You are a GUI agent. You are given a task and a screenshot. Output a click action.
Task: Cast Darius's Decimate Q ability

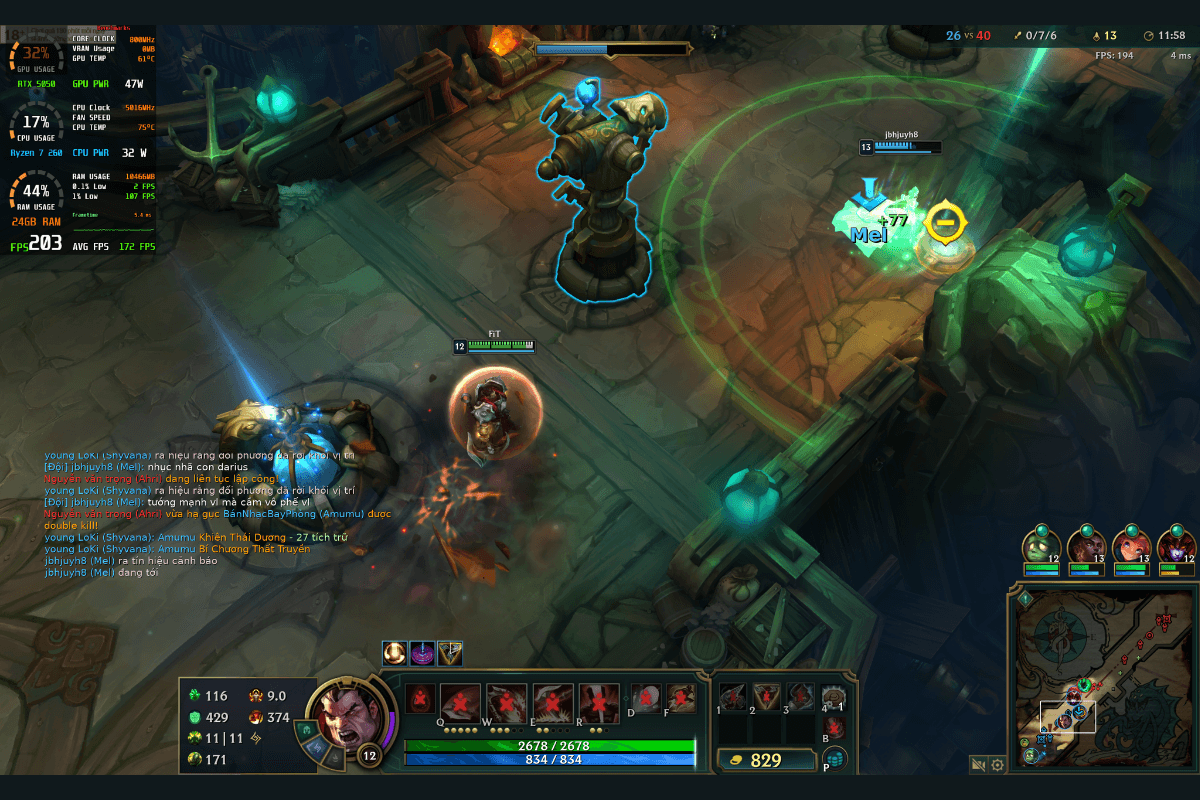click(460, 703)
